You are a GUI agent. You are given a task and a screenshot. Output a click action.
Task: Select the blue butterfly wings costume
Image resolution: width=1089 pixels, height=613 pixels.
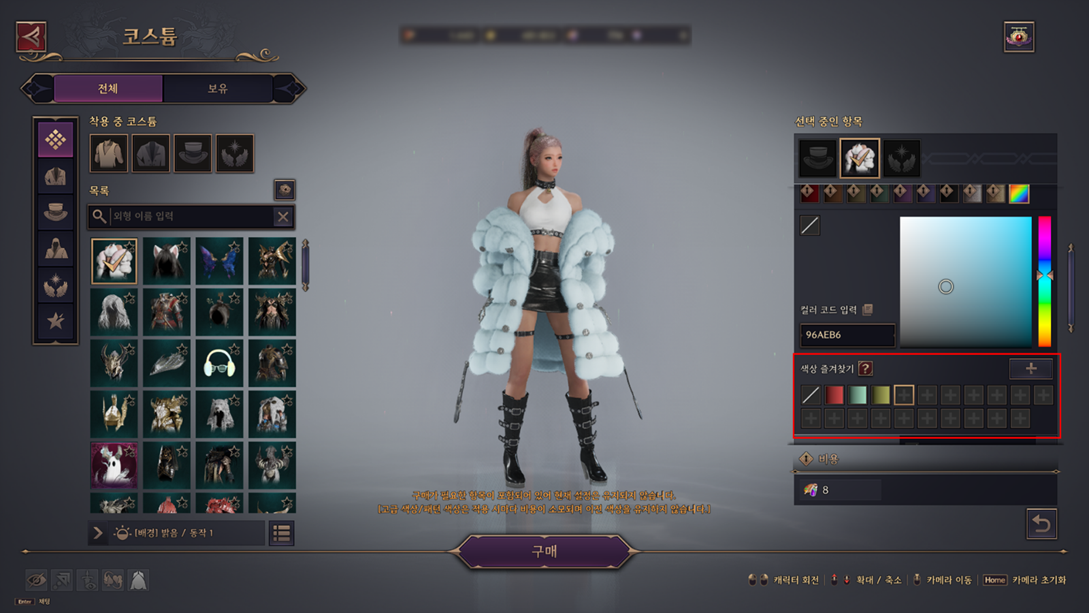[219, 259]
